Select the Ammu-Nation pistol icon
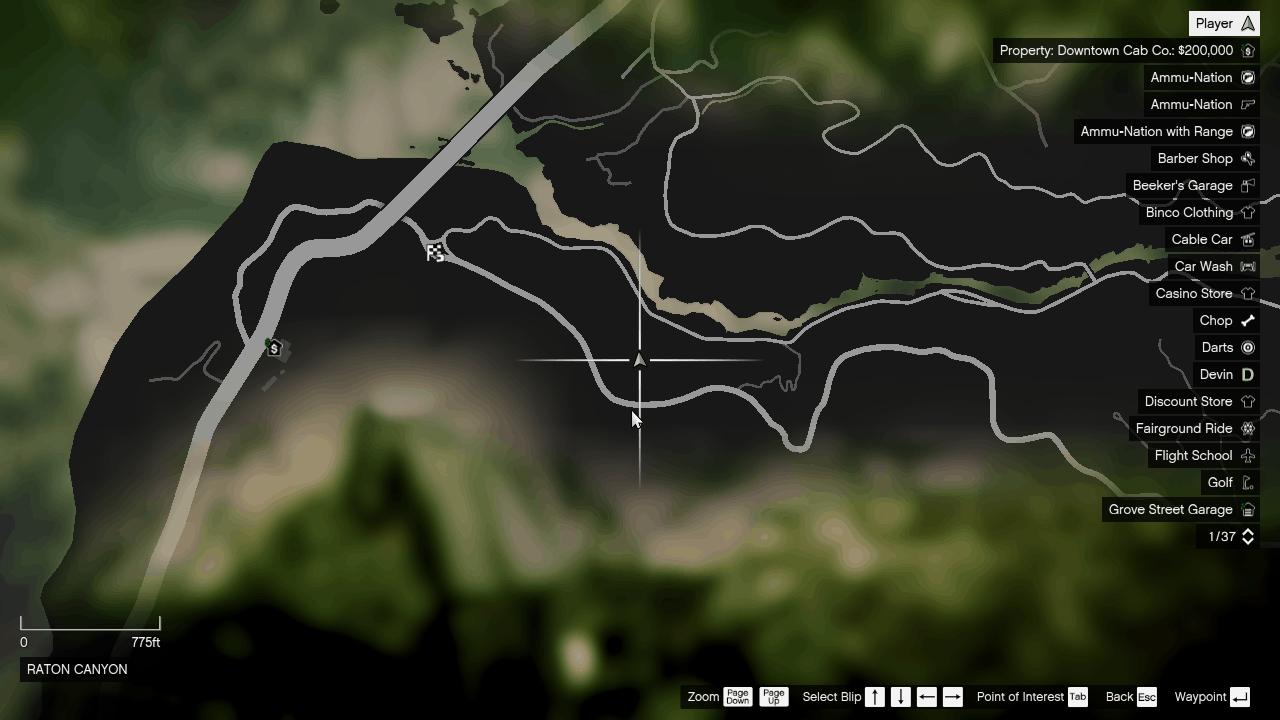The image size is (1280, 720). pyautogui.click(x=1247, y=104)
